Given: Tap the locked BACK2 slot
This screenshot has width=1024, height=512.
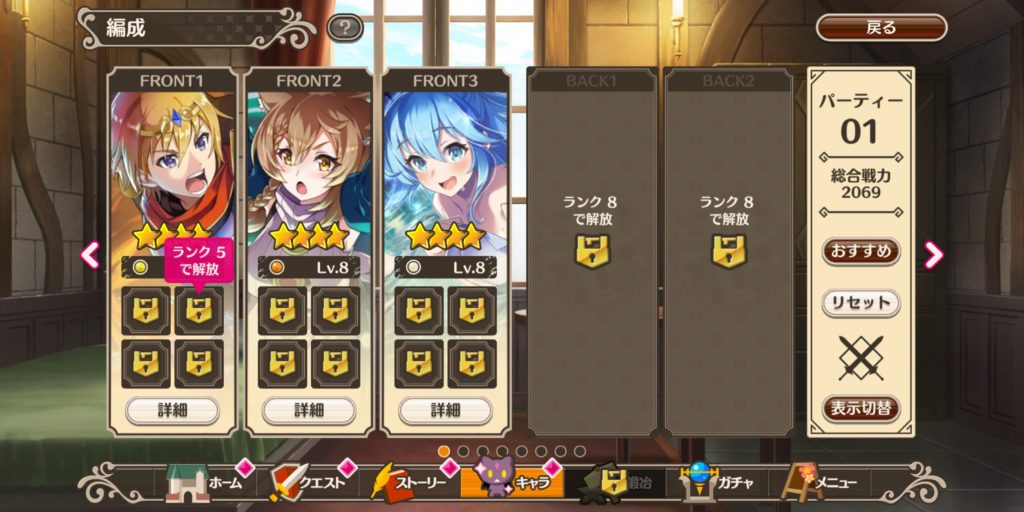Looking at the screenshot, I should click(x=728, y=250).
